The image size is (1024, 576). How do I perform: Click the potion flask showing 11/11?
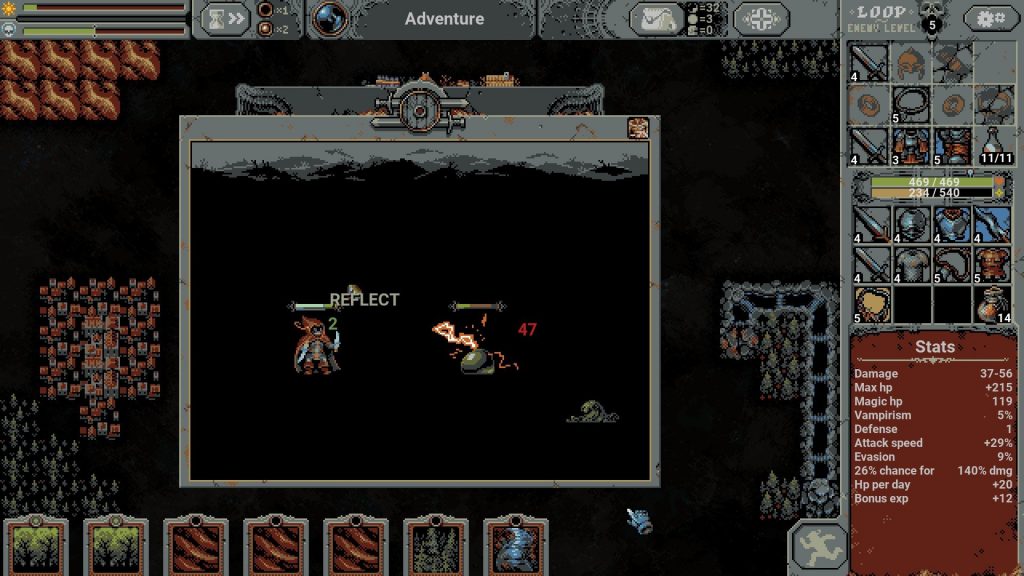pyautogui.click(x=993, y=144)
